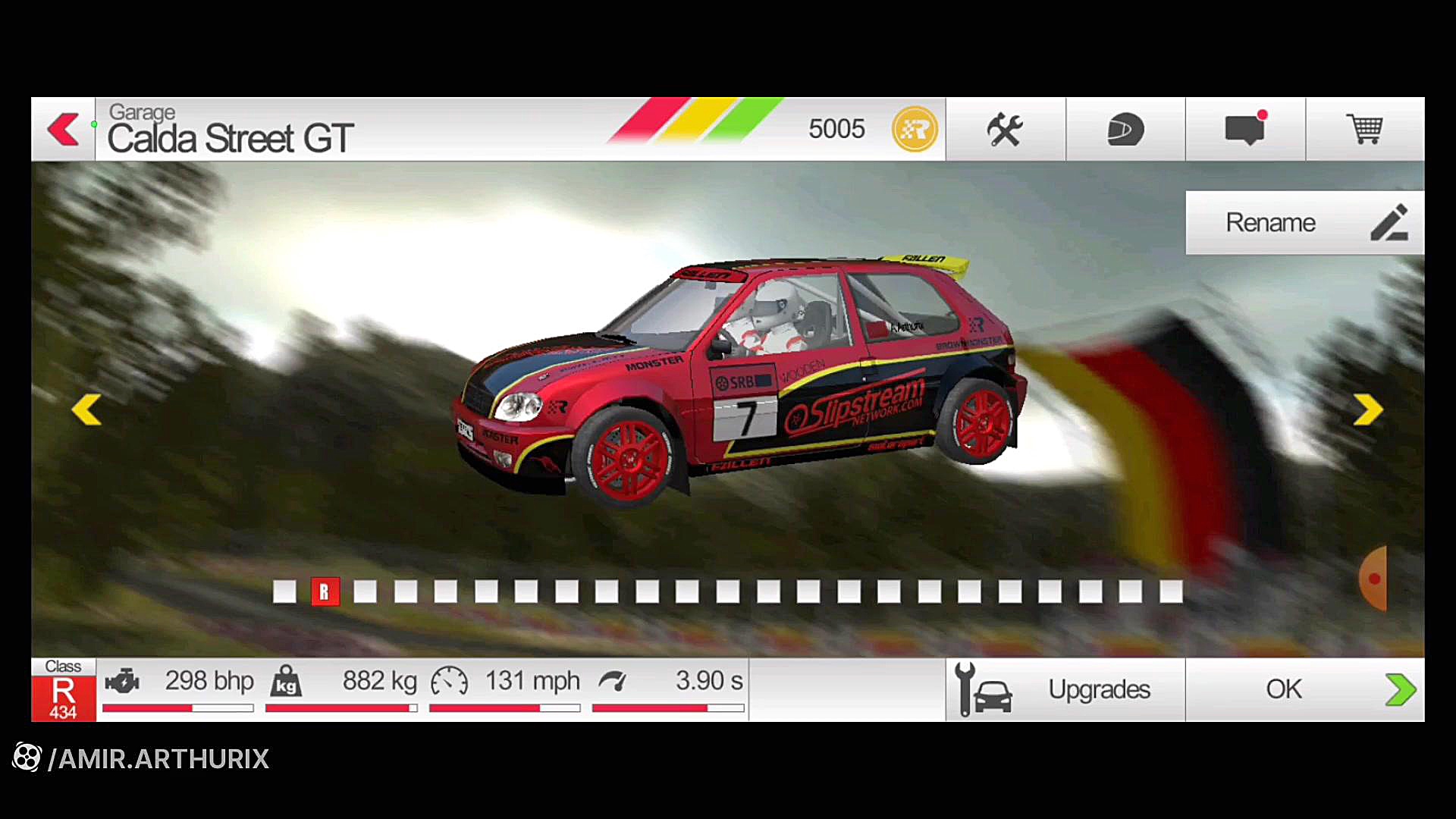This screenshot has height=819, width=1456.
Task: Tap the gold R coin balance
Action: 915,129
